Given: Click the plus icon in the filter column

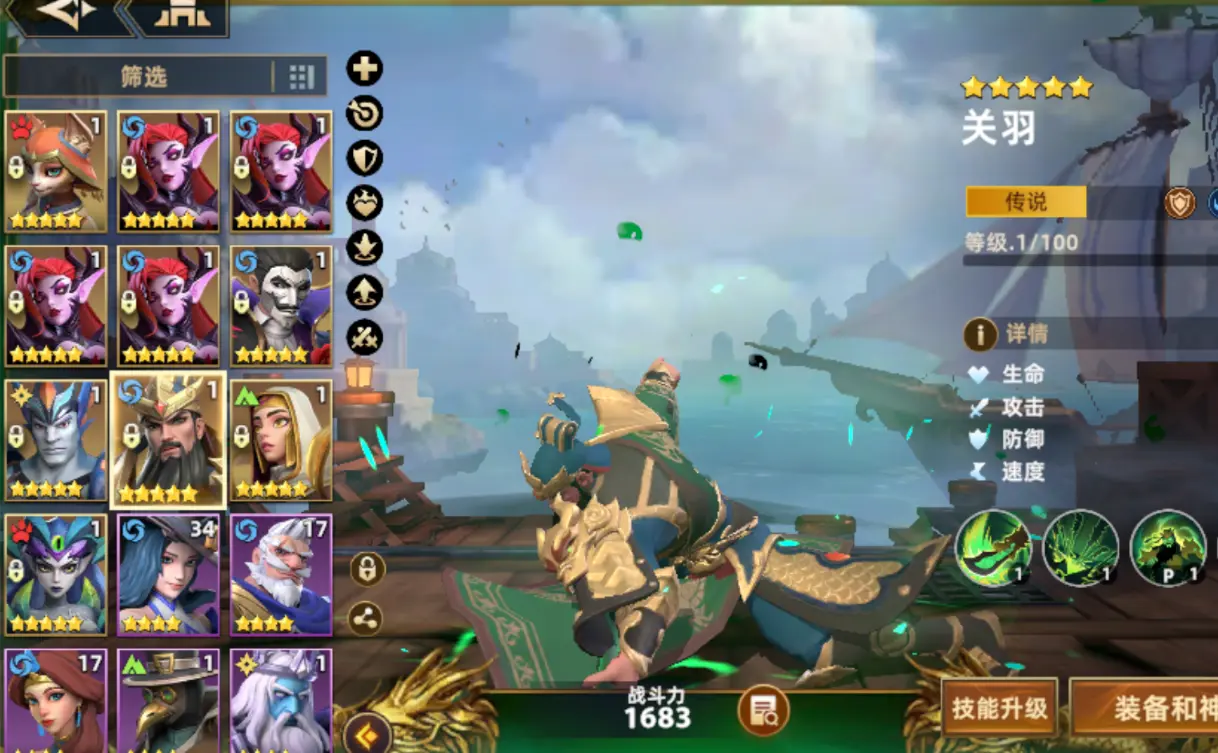Looking at the screenshot, I should pyautogui.click(x=364, y=69).
